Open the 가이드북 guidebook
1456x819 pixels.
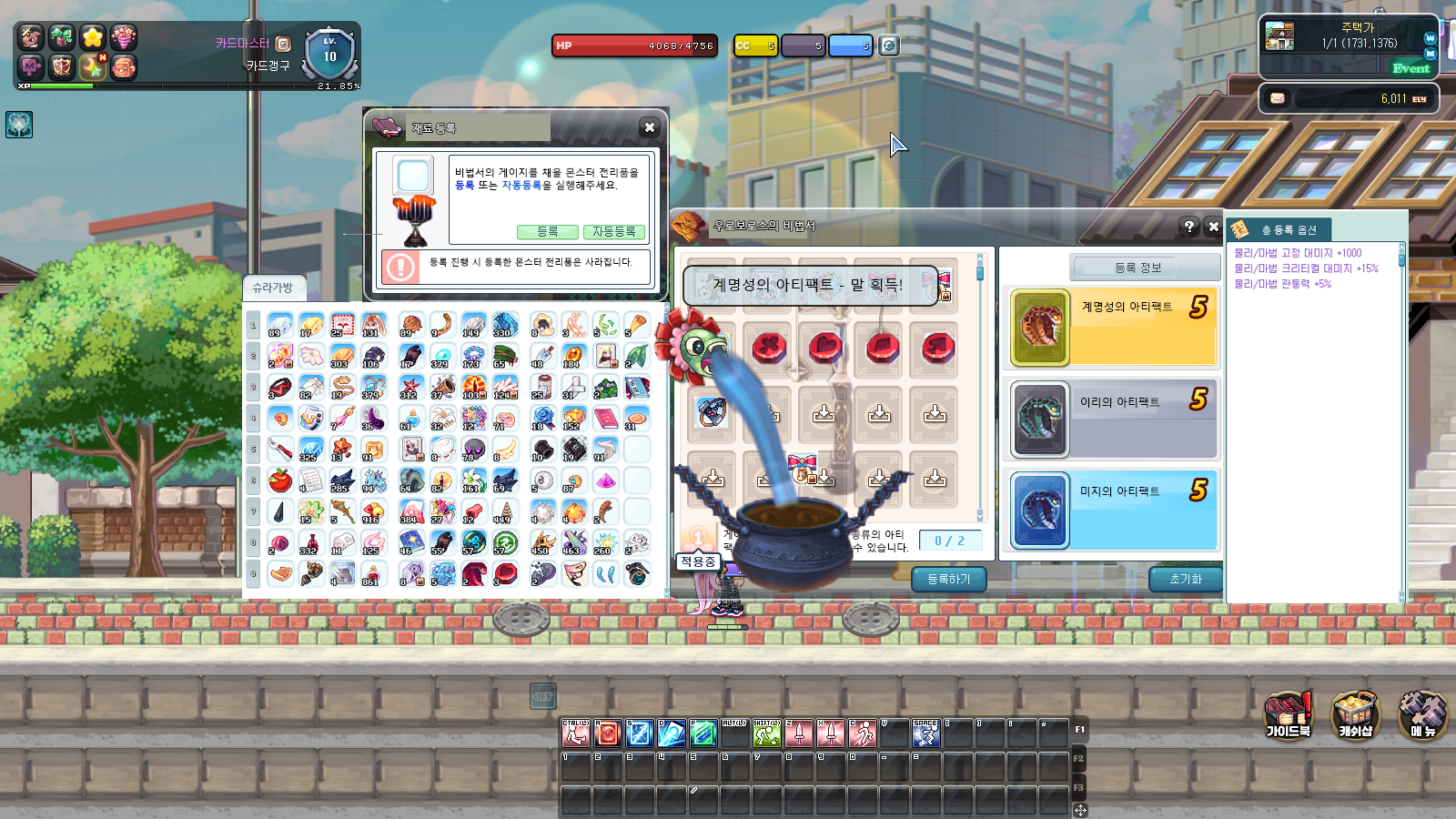(x=1289, y=715)
